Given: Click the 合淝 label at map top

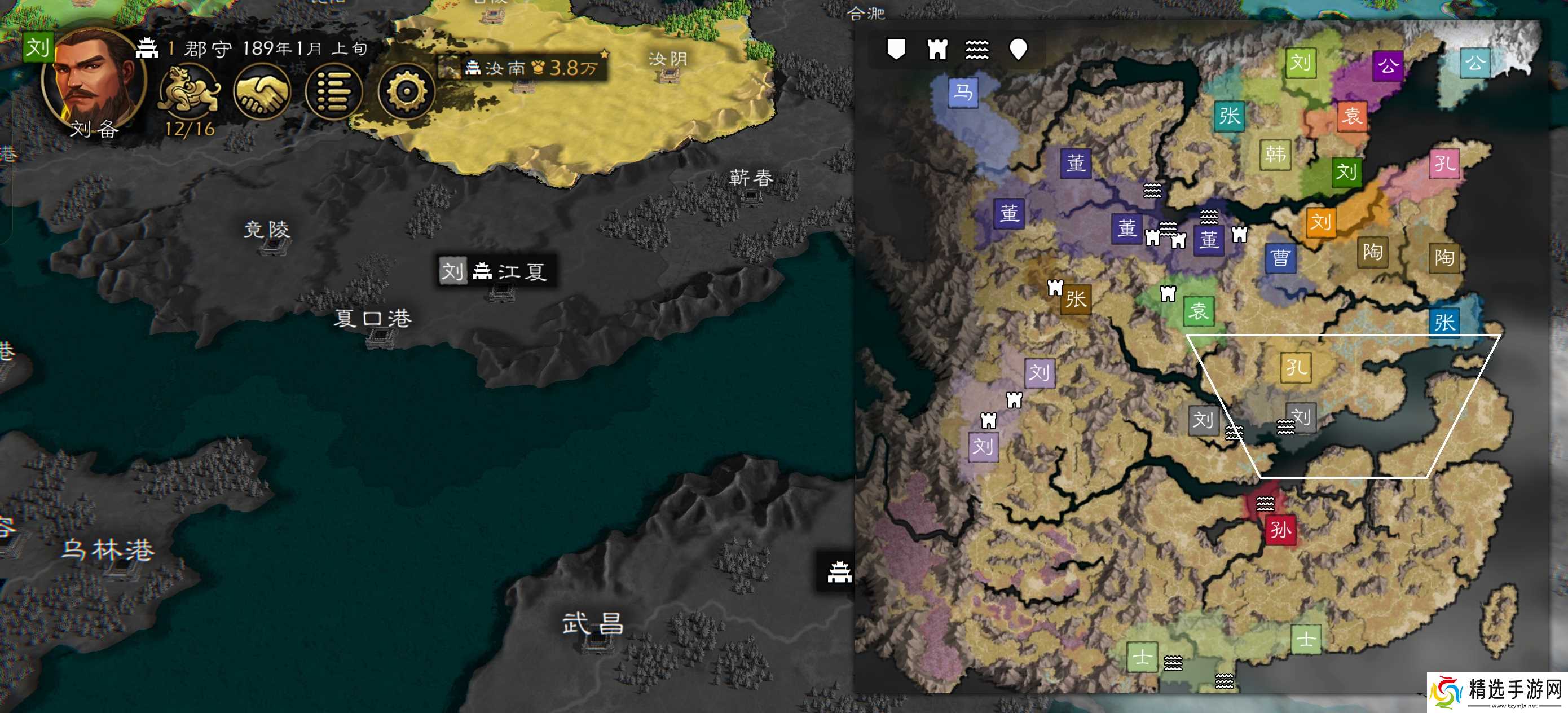Looking at the screenshot, I should pyautogui.click(x=867, y=14).
